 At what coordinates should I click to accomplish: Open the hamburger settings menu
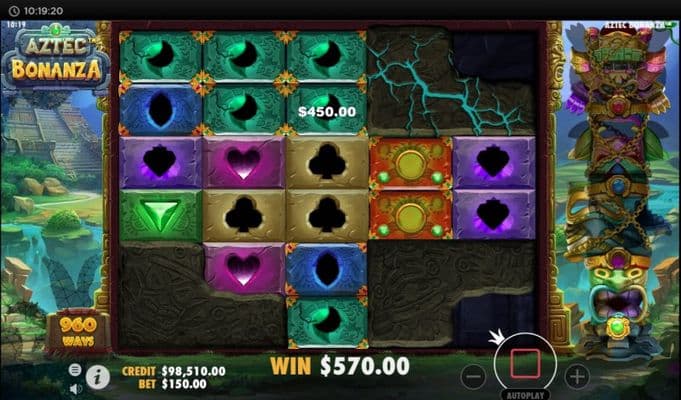point(76,369)
